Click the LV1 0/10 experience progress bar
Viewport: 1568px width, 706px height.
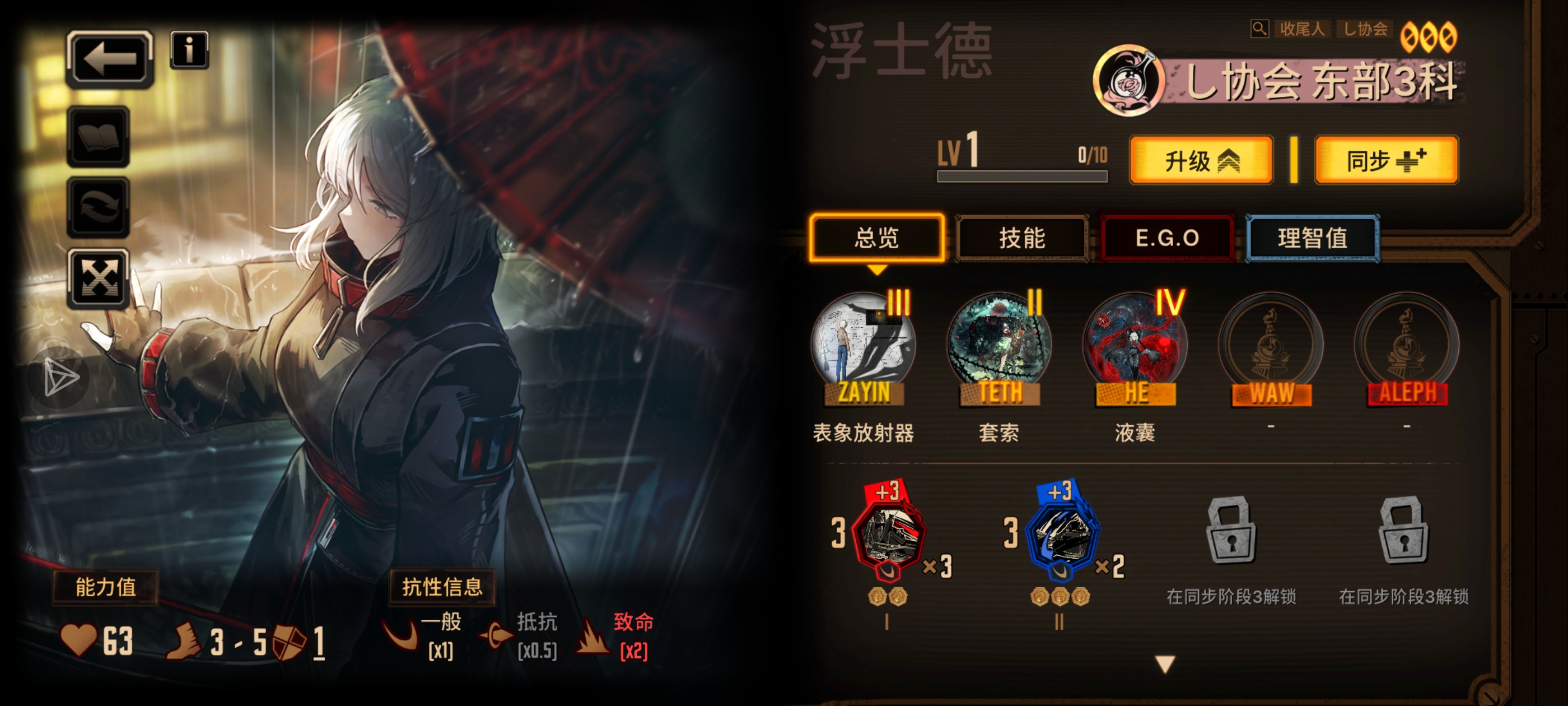tap(1023, 175)
